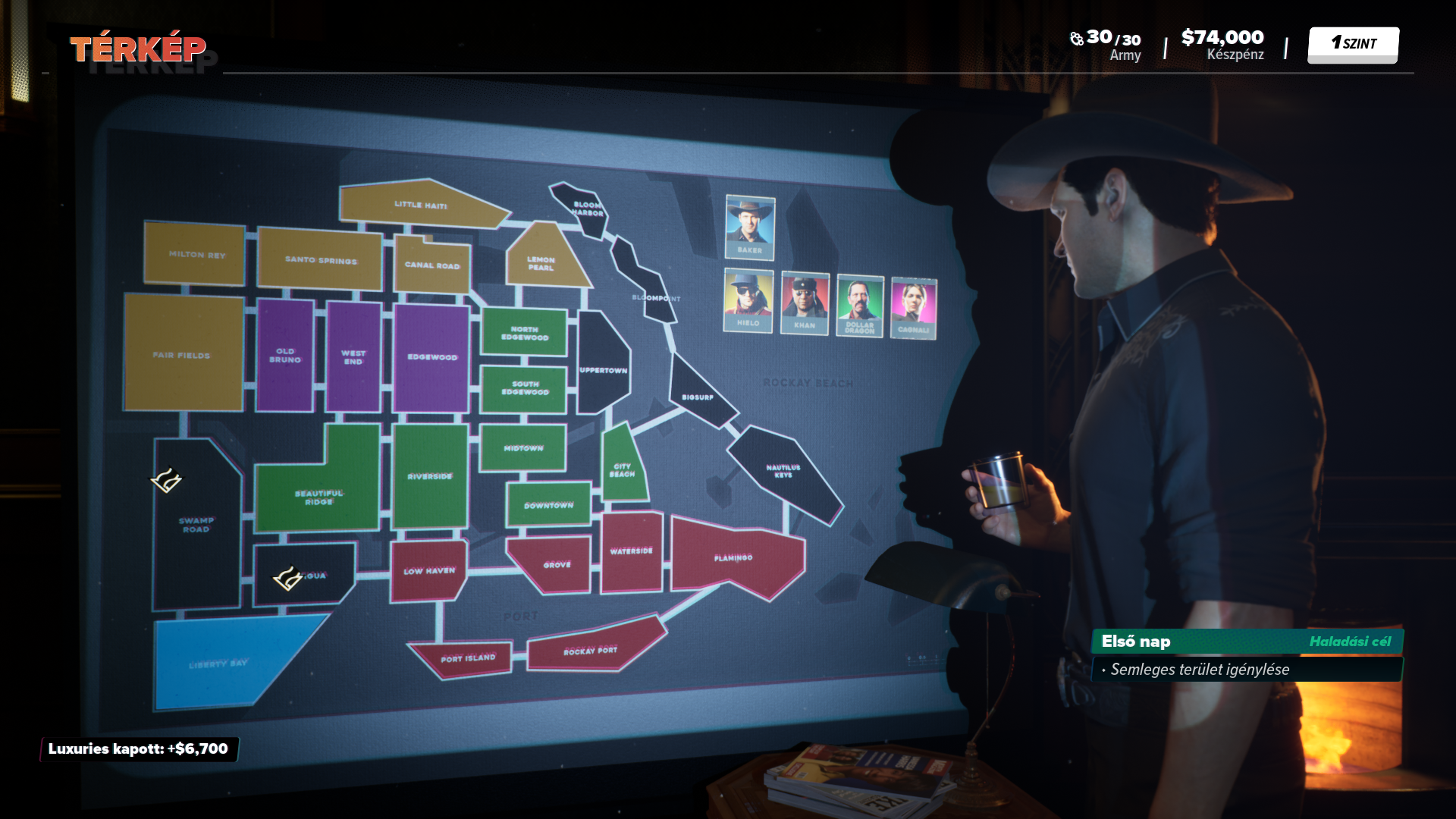
Task: Click the Dollar Dragon portrait card
Action: [x=859, y=306]
